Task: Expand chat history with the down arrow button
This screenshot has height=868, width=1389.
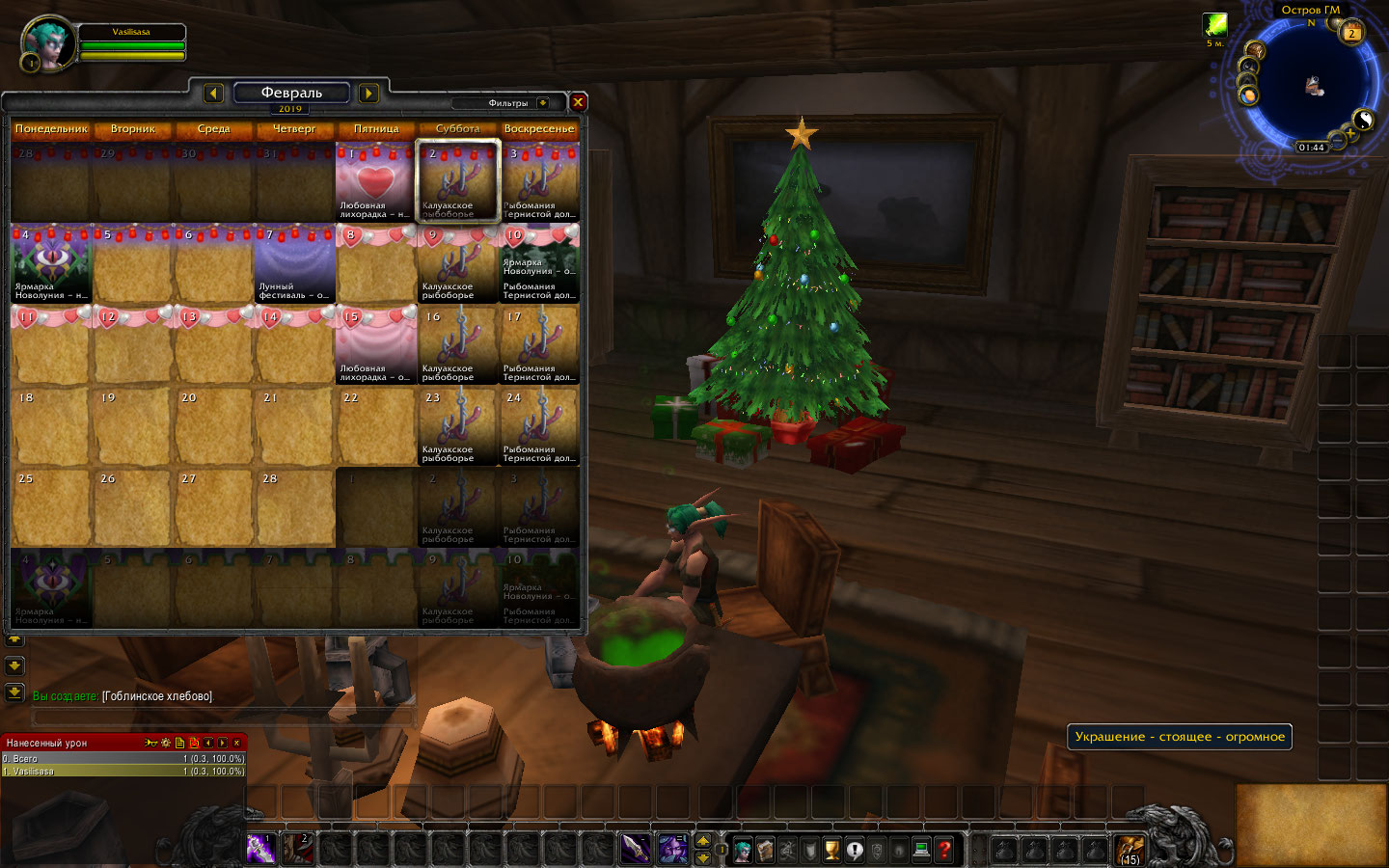Action: pyautogui.click(x=14, y=665)
